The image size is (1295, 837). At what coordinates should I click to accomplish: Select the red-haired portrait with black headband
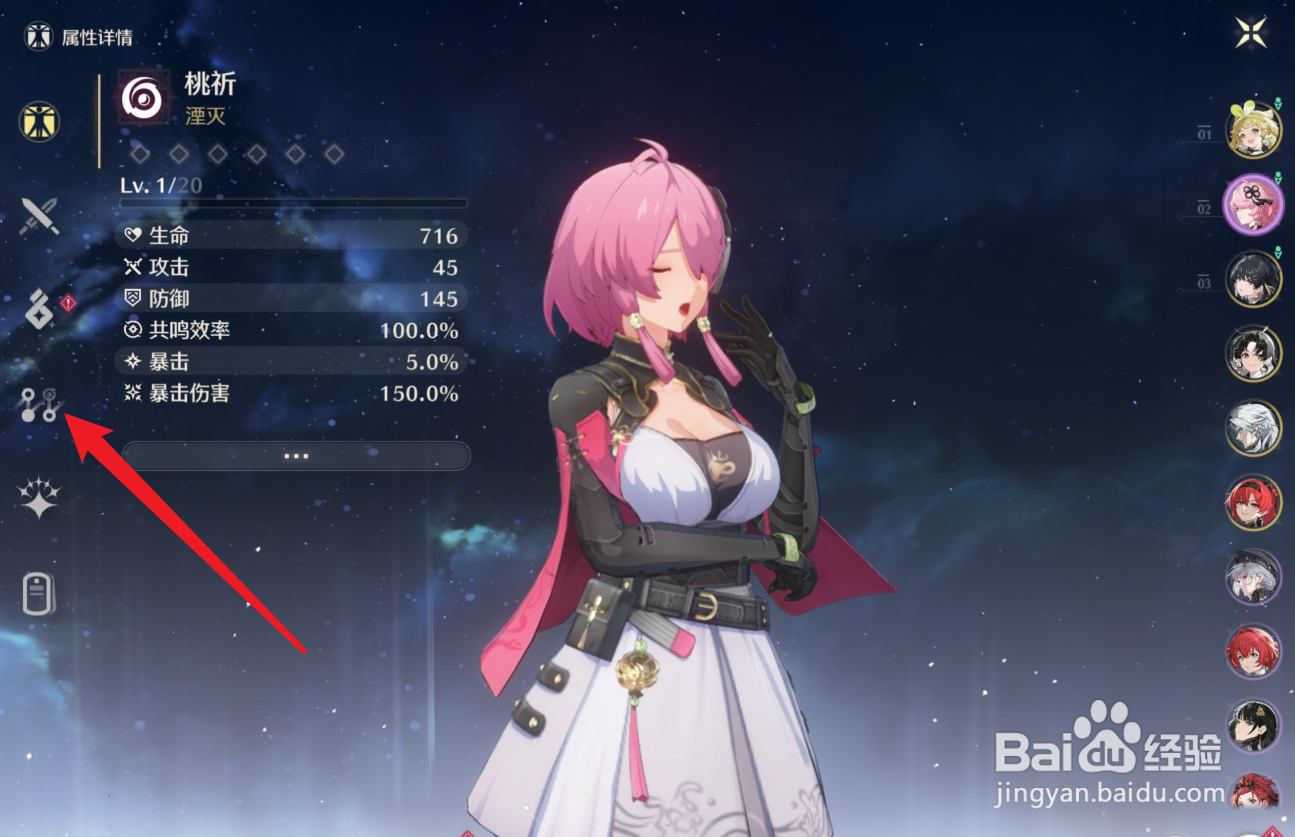pos(1253,503)
